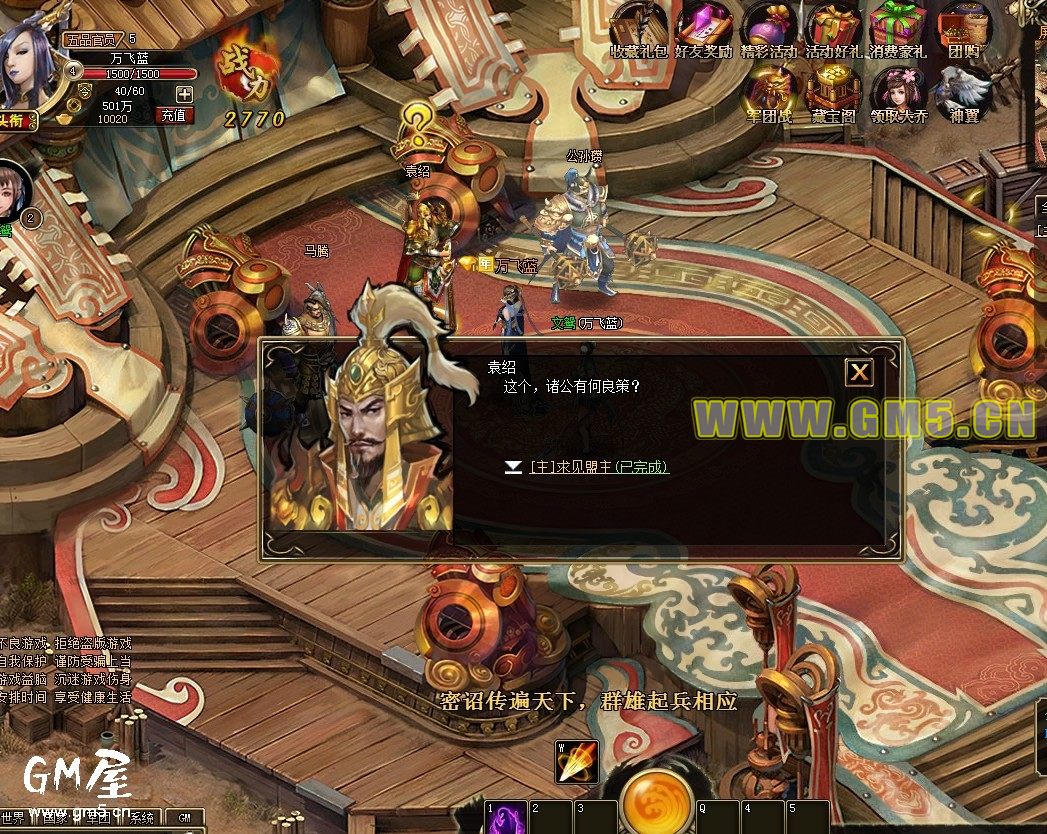Viewport: 1047px width, 834px height.
Task: Open the 军团战 legion battle icon
Action: tap(768, 93)
